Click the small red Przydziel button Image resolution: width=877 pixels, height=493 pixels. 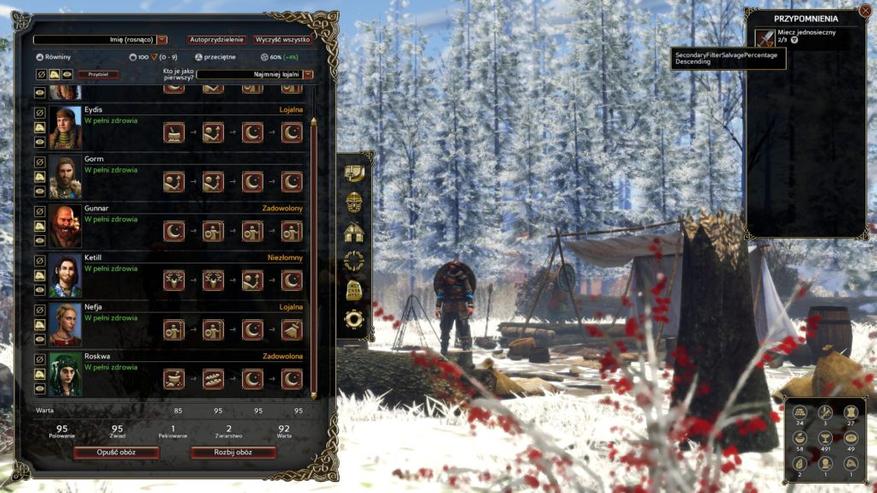pos(97,74)
